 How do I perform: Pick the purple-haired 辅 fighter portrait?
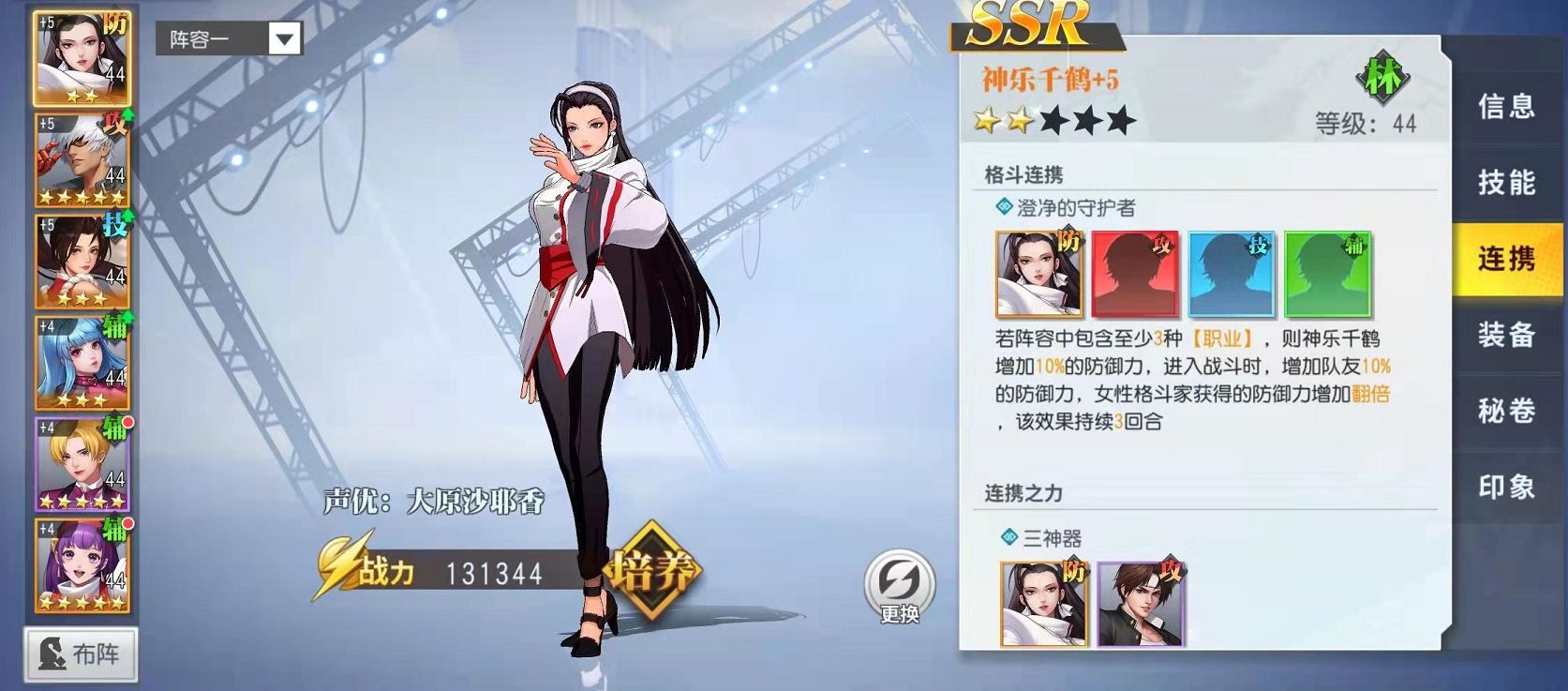pyautogui.click(x=82, y=564)
